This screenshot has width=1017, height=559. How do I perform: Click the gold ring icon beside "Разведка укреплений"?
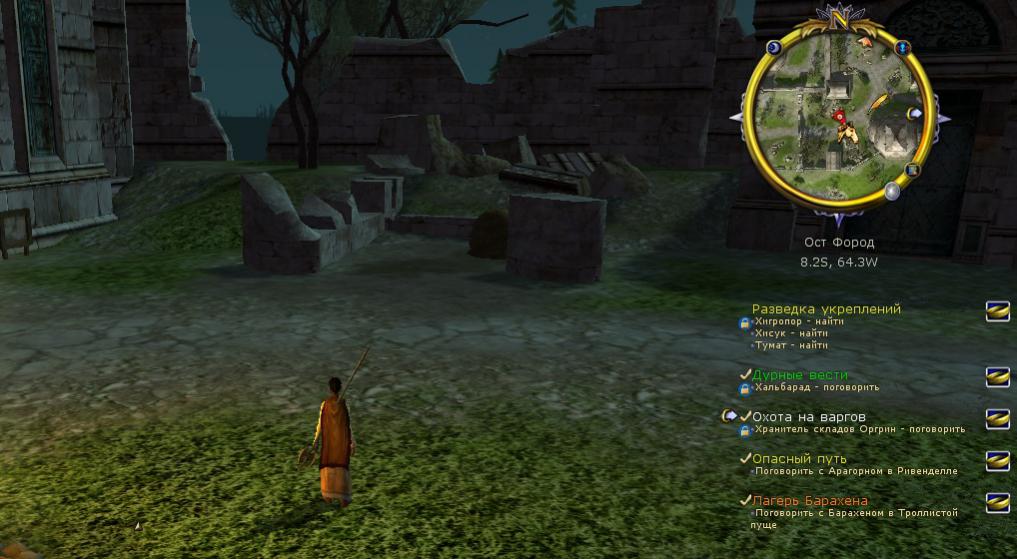tap(997, 311)
